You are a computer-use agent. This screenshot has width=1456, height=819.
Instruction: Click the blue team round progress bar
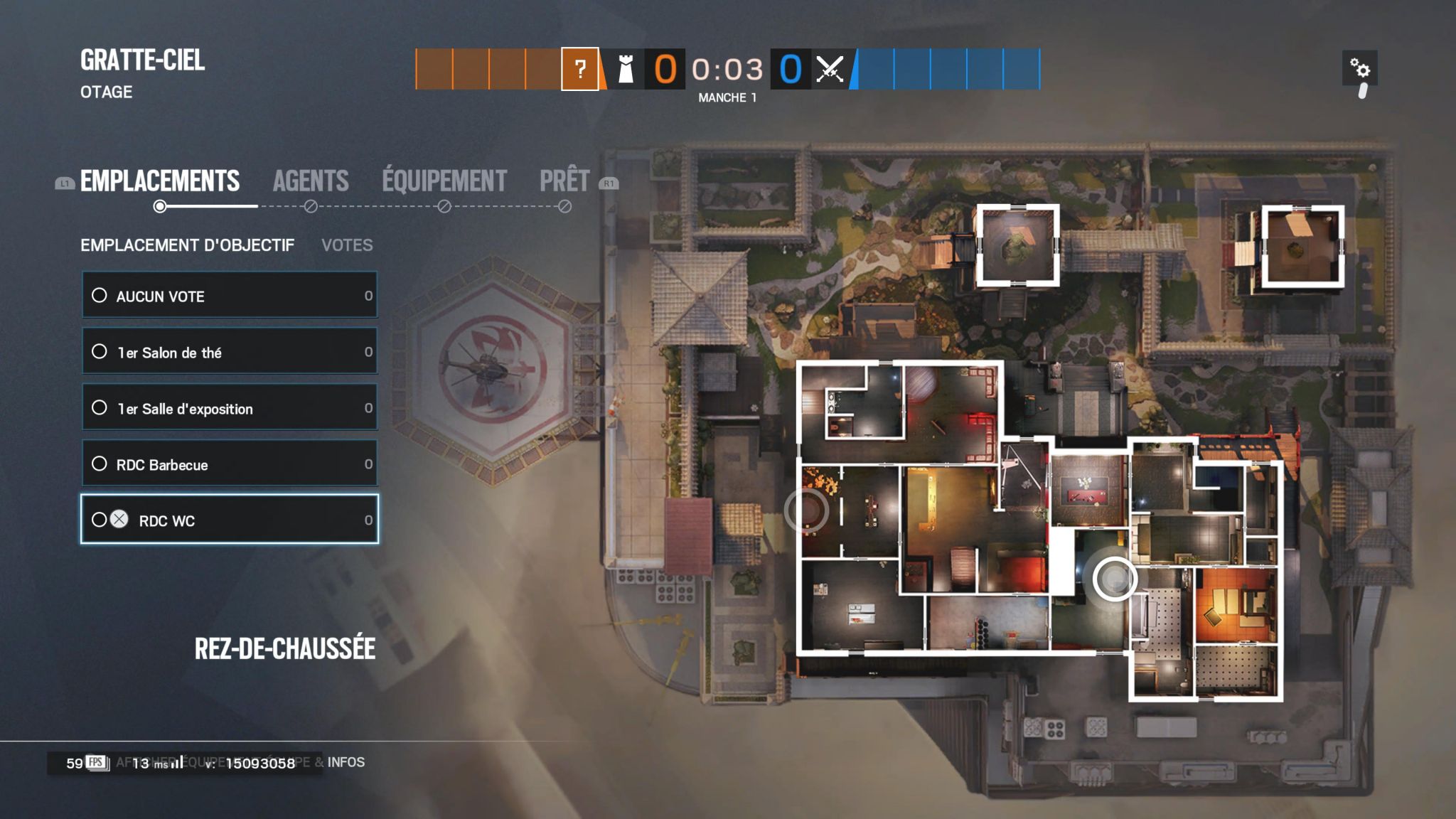946,70
